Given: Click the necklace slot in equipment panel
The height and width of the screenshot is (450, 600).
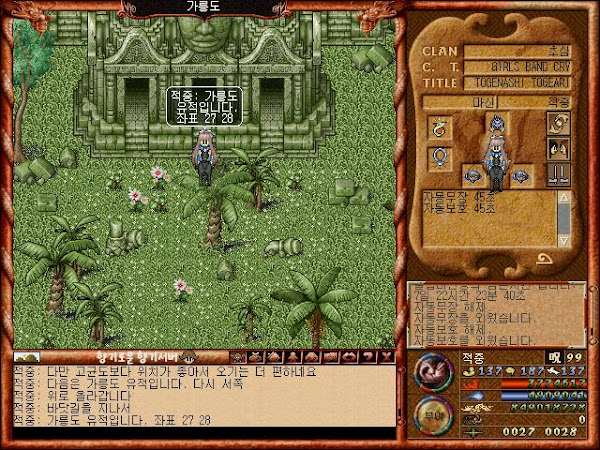Looking at the screenshot, I should (x=439, y=127).
